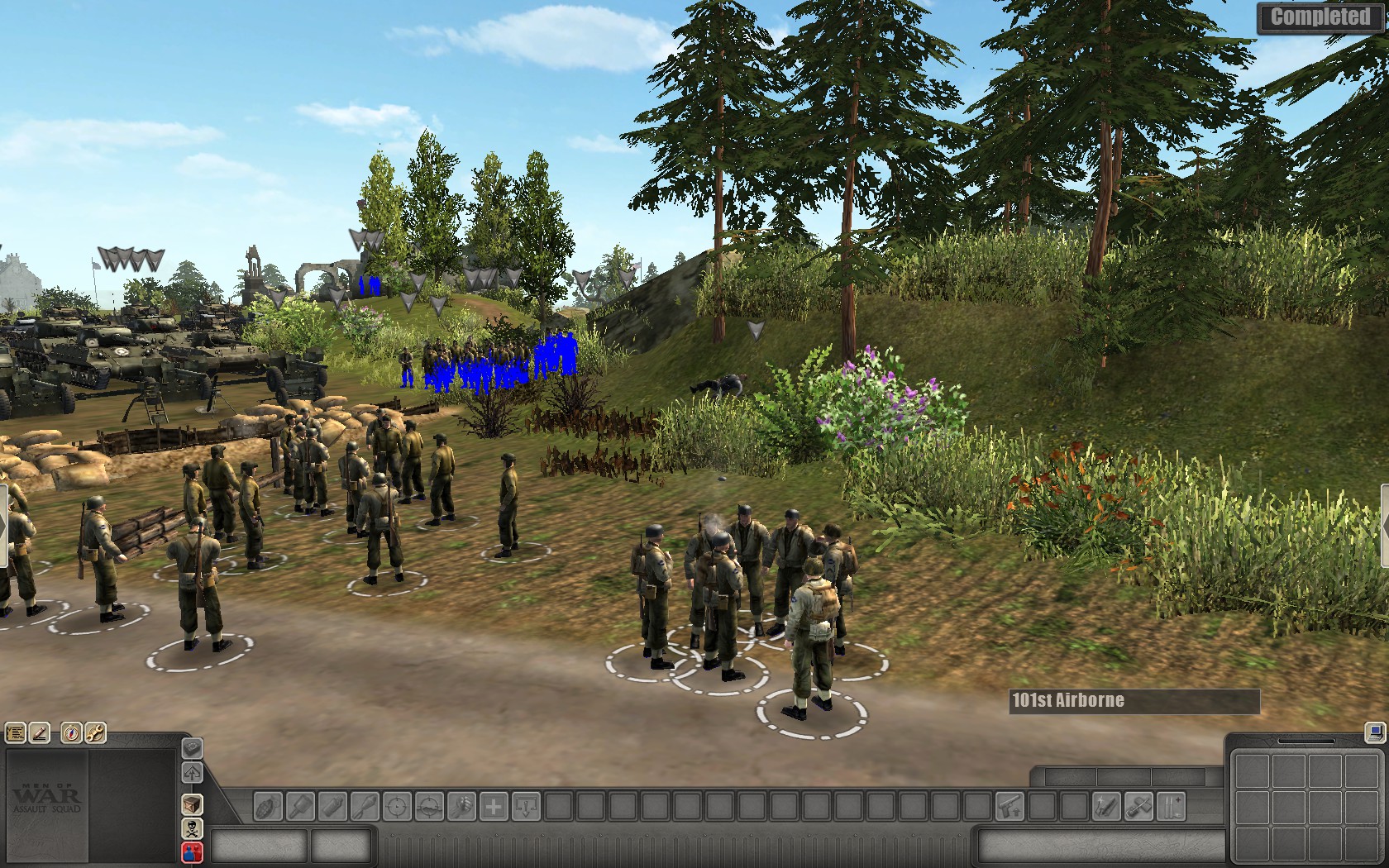
Task: Activate the shovel and sandbag command
Action: click(1138, 806)
